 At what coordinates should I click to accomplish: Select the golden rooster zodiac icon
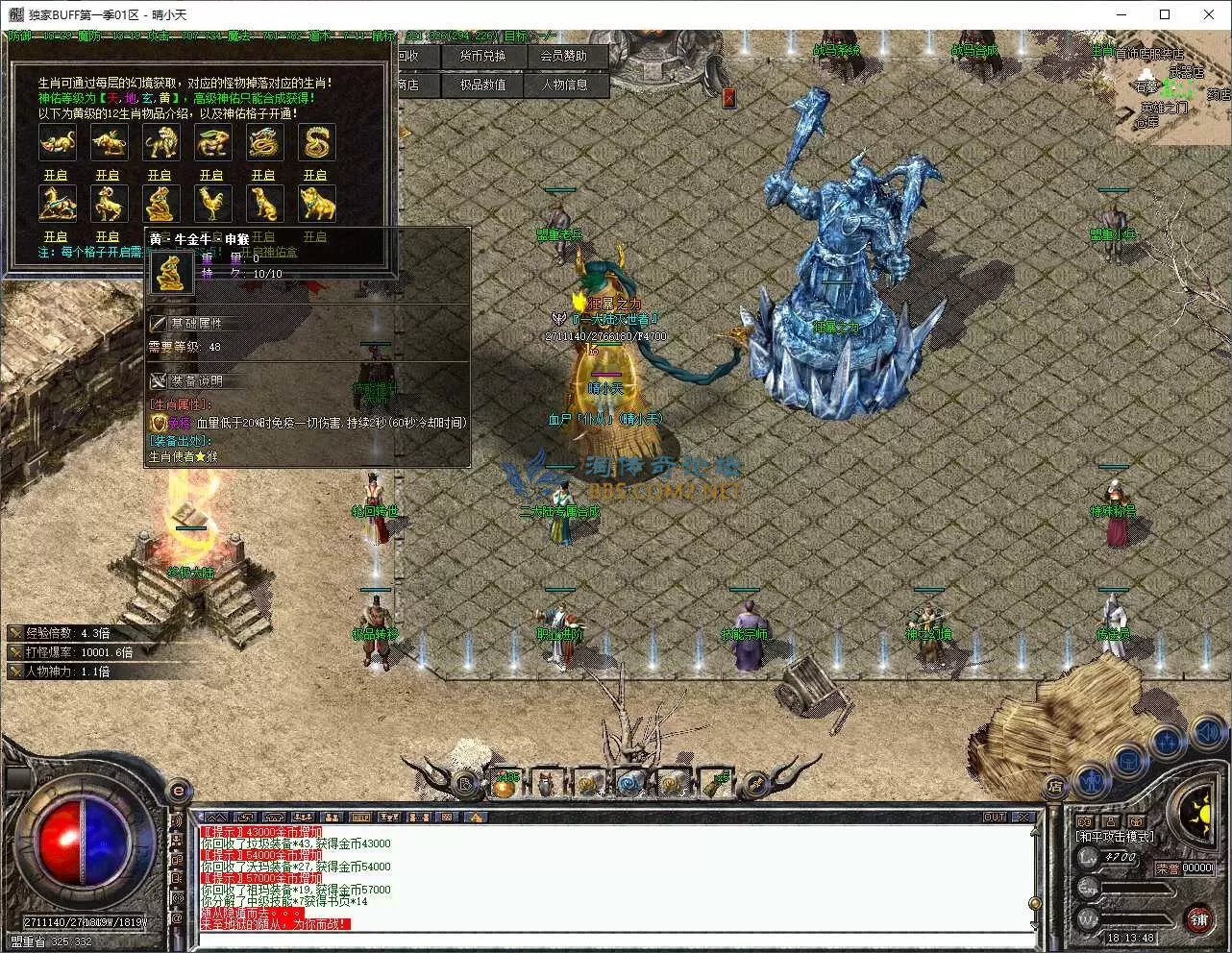pyautogui.click(x=211, y=203)
